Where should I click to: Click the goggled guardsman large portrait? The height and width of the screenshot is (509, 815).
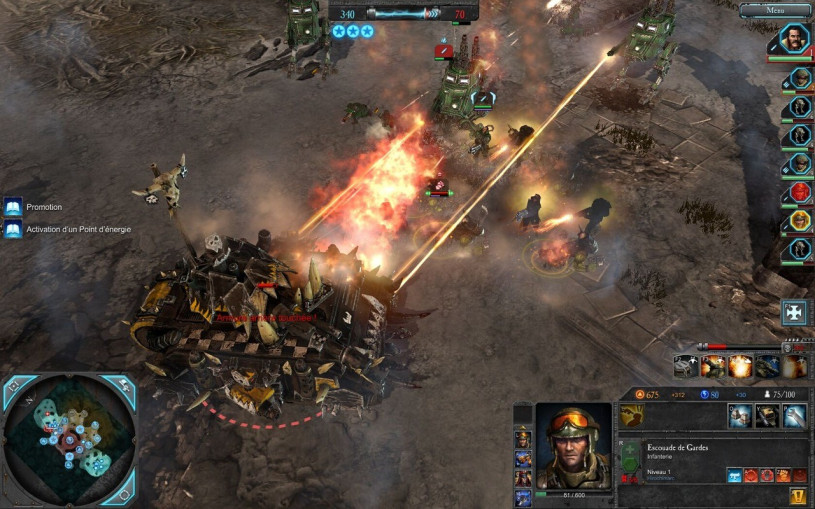click(x=573, y=444)
